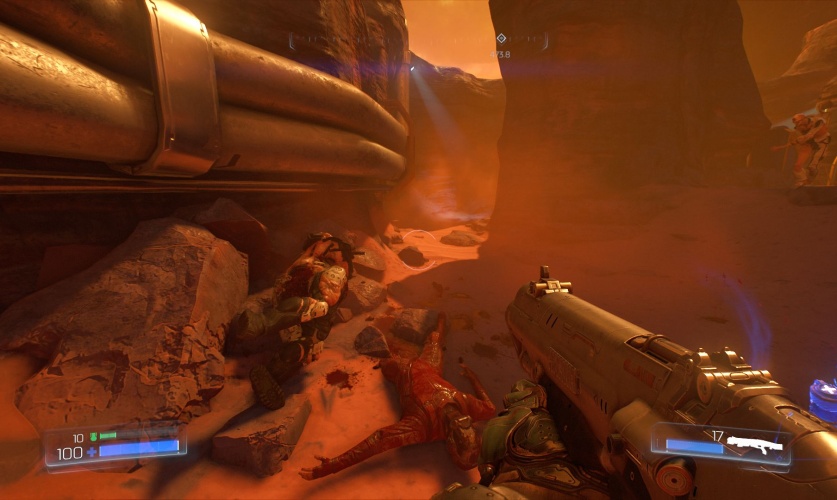The image size is (837, 500).
Task: Select the diamond objective marker on the compass
Action: click(501, 39)
